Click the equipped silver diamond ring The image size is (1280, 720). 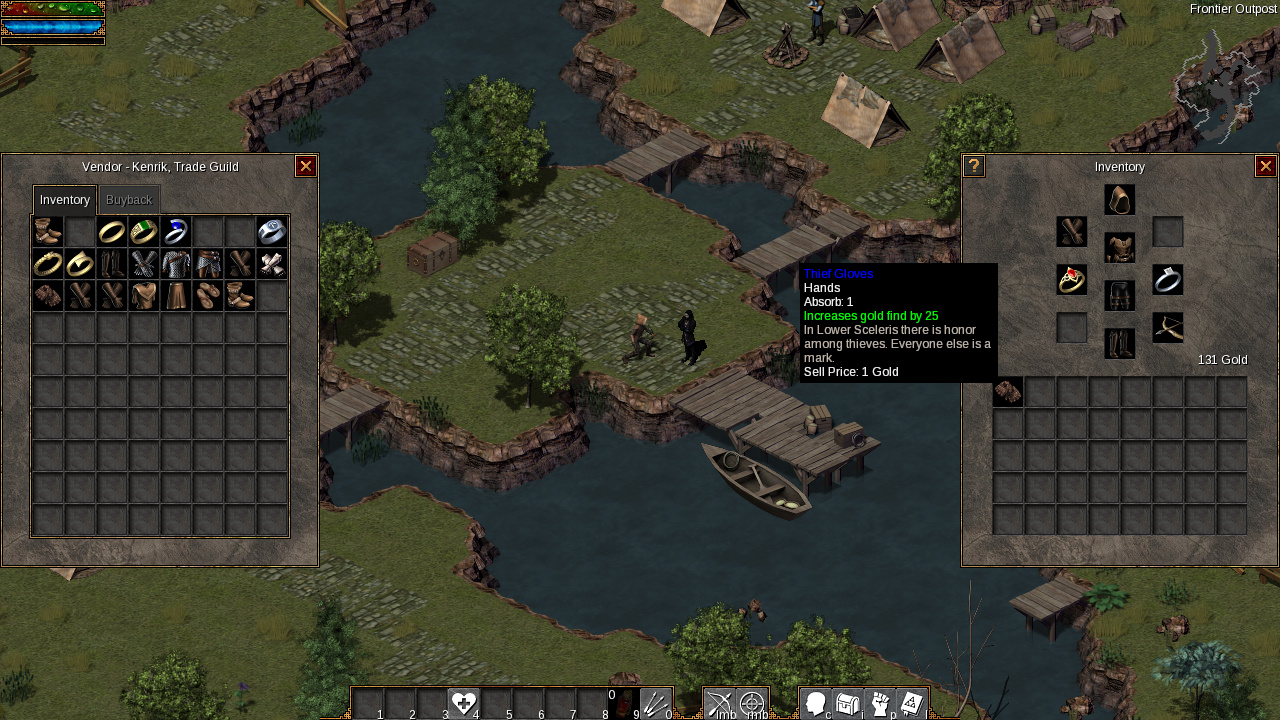(x=1168, y=280)
